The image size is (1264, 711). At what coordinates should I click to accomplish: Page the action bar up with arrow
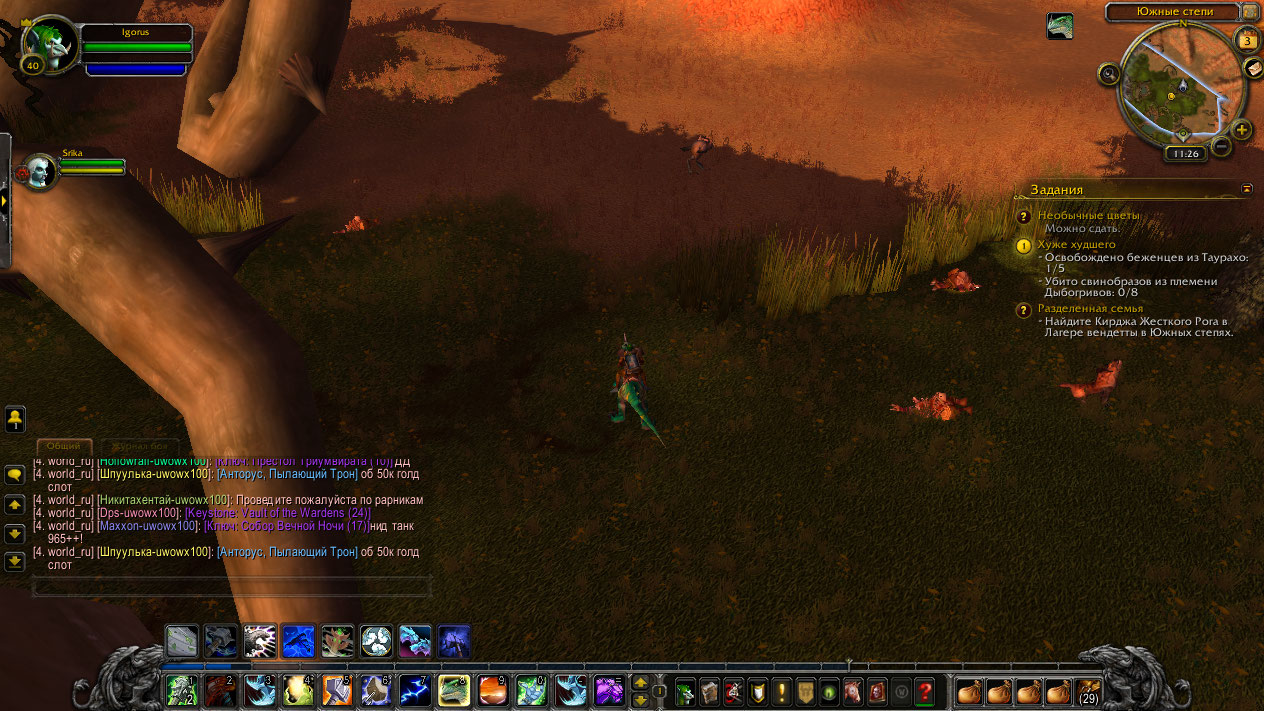[x=641, y=683]
